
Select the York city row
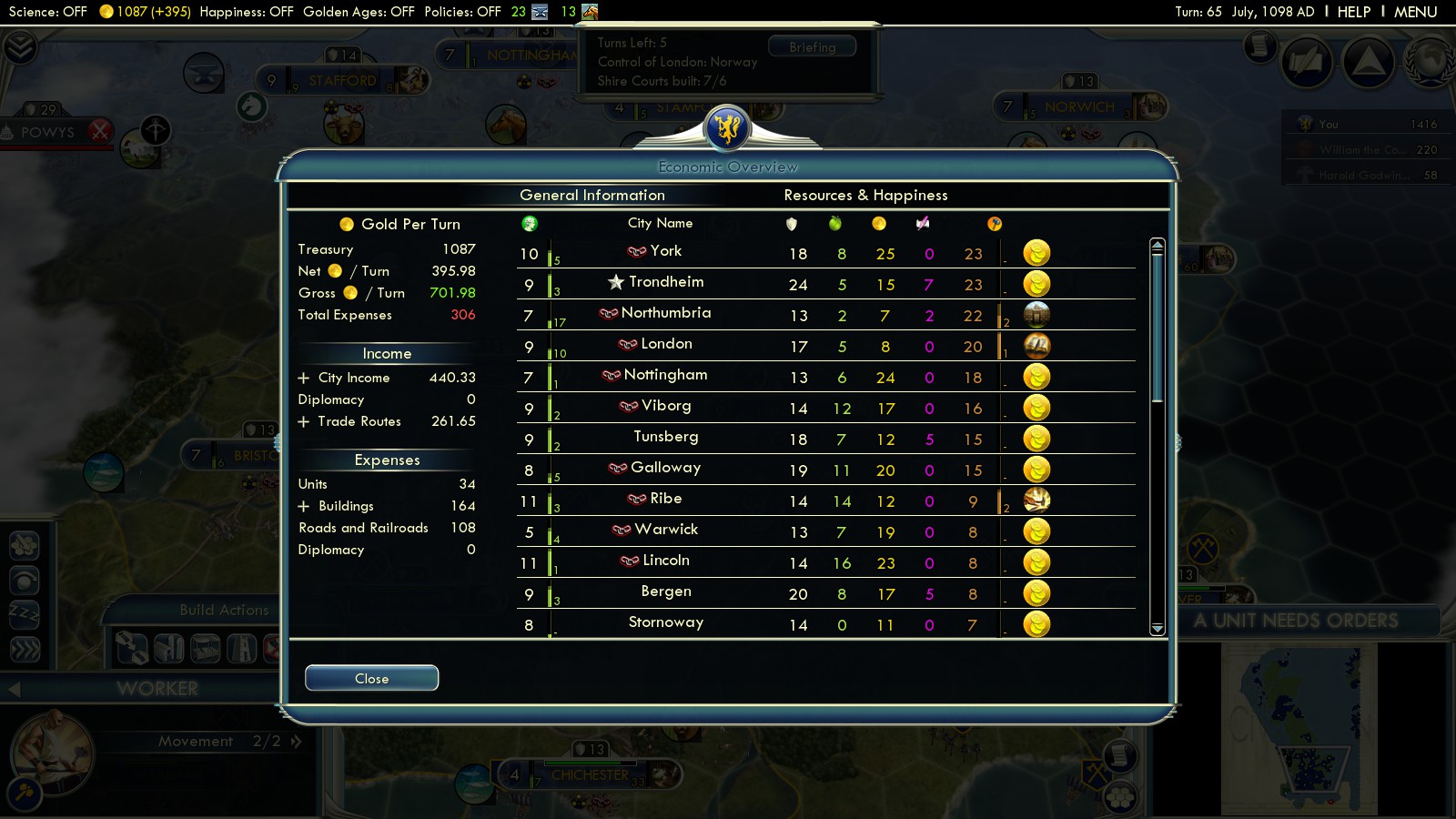tap(665, 251)
